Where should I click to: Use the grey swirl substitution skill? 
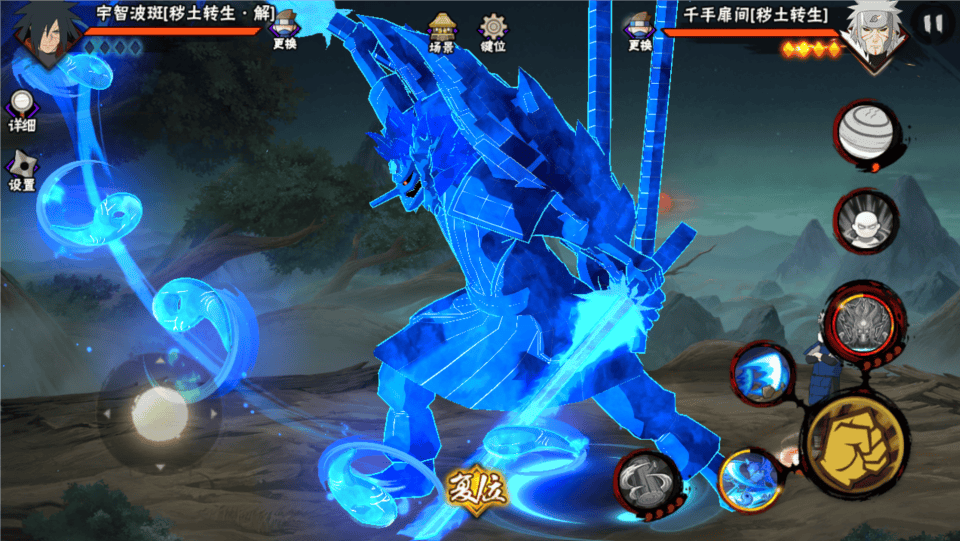point(647,480)
